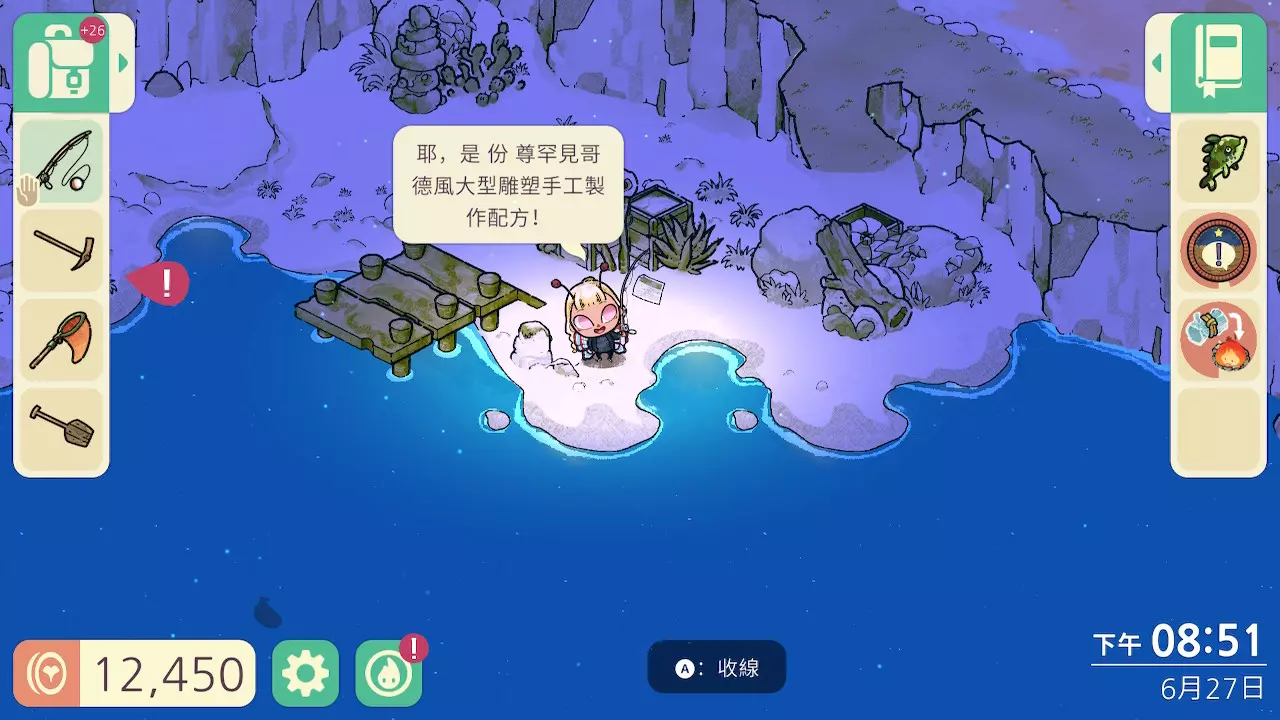This screenshot has width=1280, height=720.
Task: Click the campfire notification icon
Action: [389, 671]
